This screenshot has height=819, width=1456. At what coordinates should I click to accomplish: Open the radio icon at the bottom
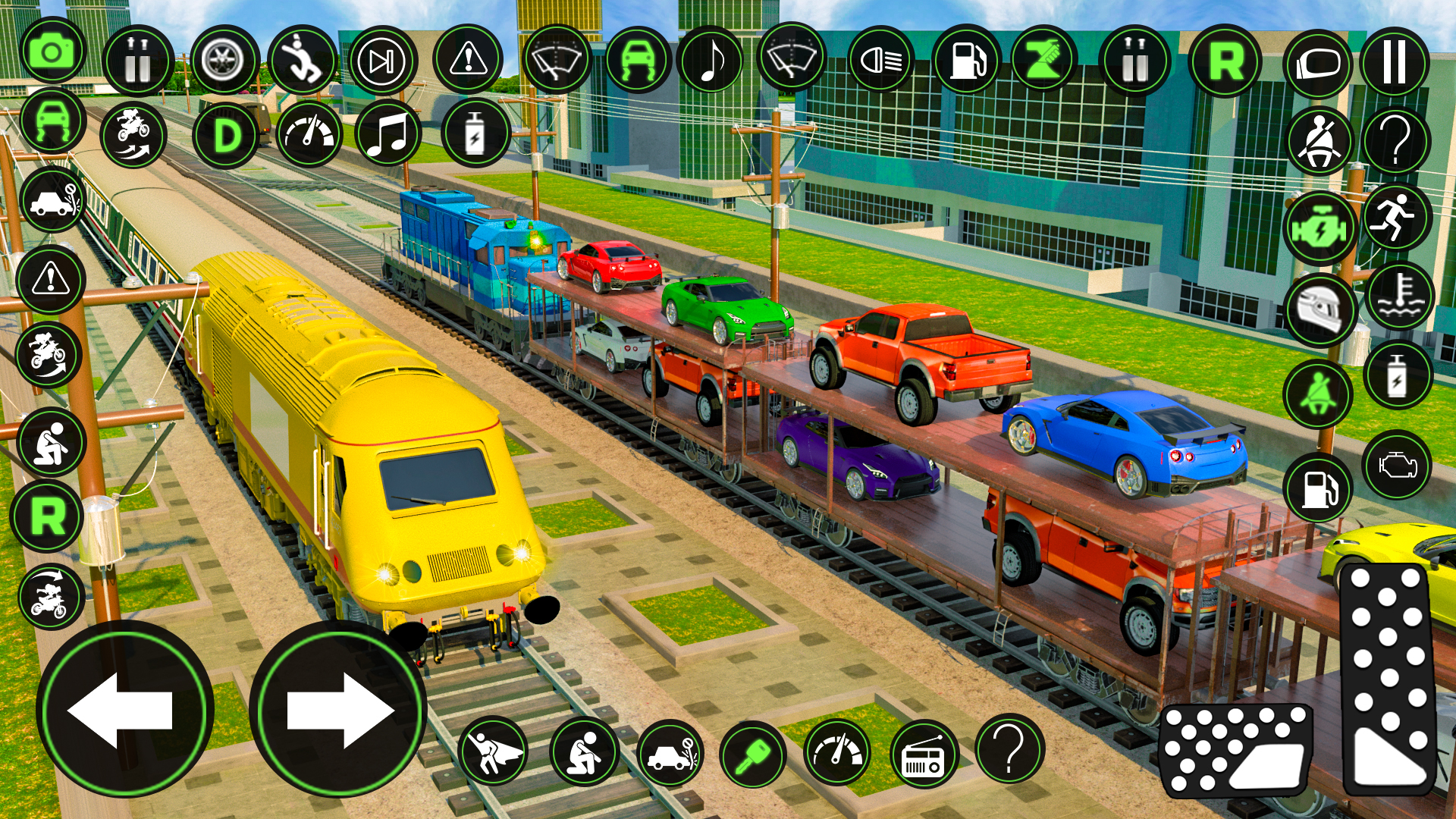tap(924, 754)
